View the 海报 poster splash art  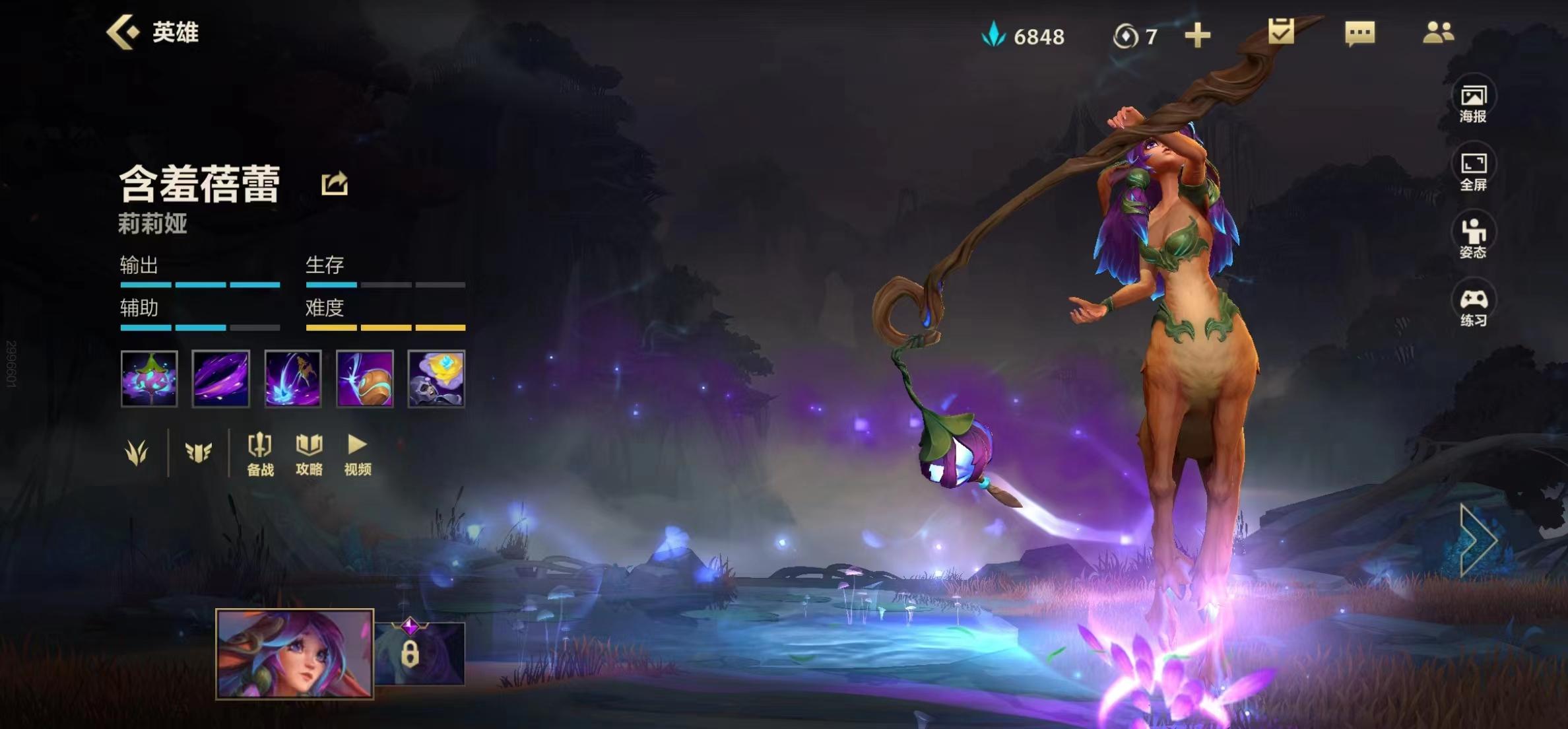click(x=1473, y=104)
